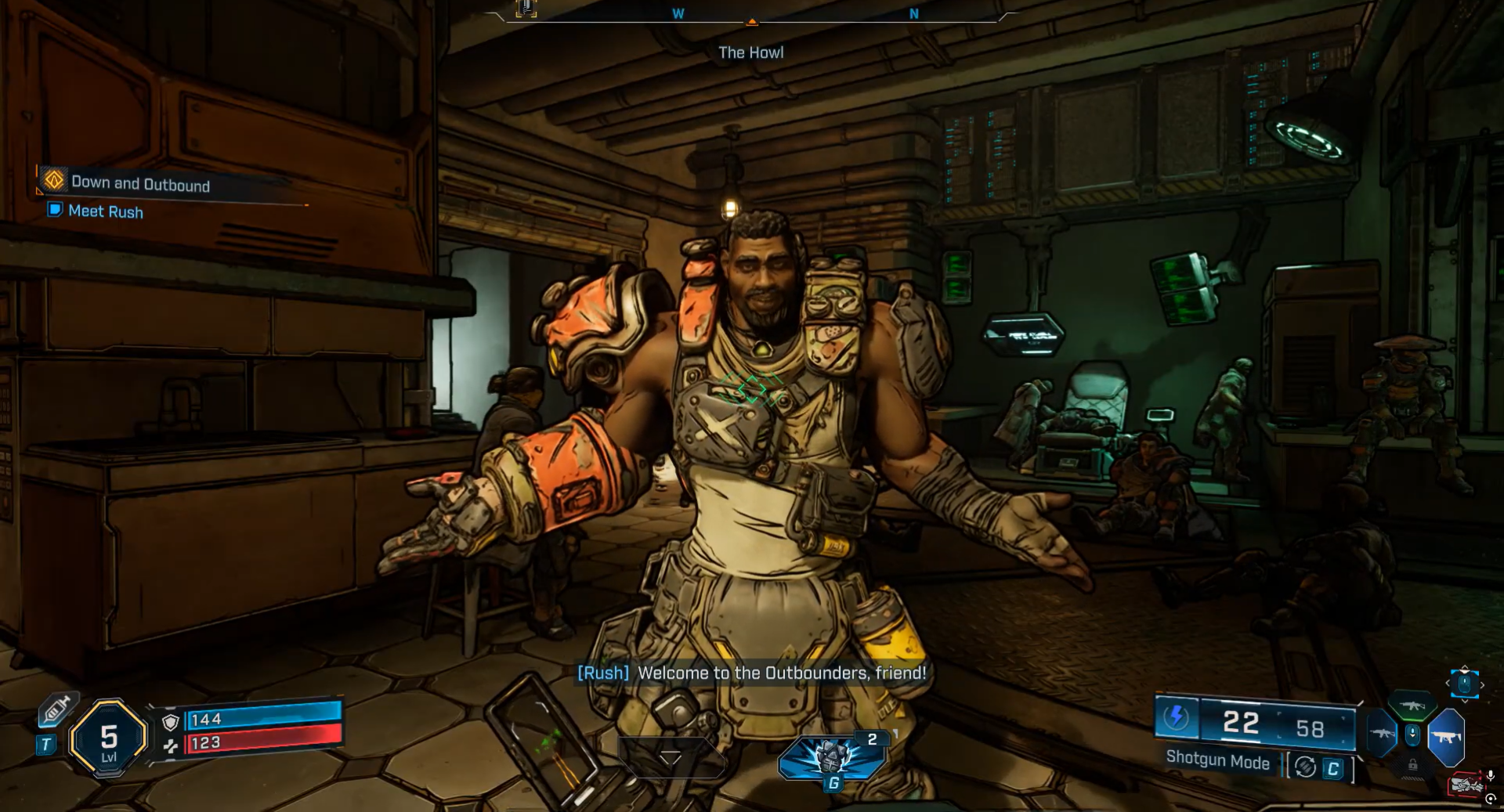
Task: Toggle the microphone icon
Action: coord(1491,776)
